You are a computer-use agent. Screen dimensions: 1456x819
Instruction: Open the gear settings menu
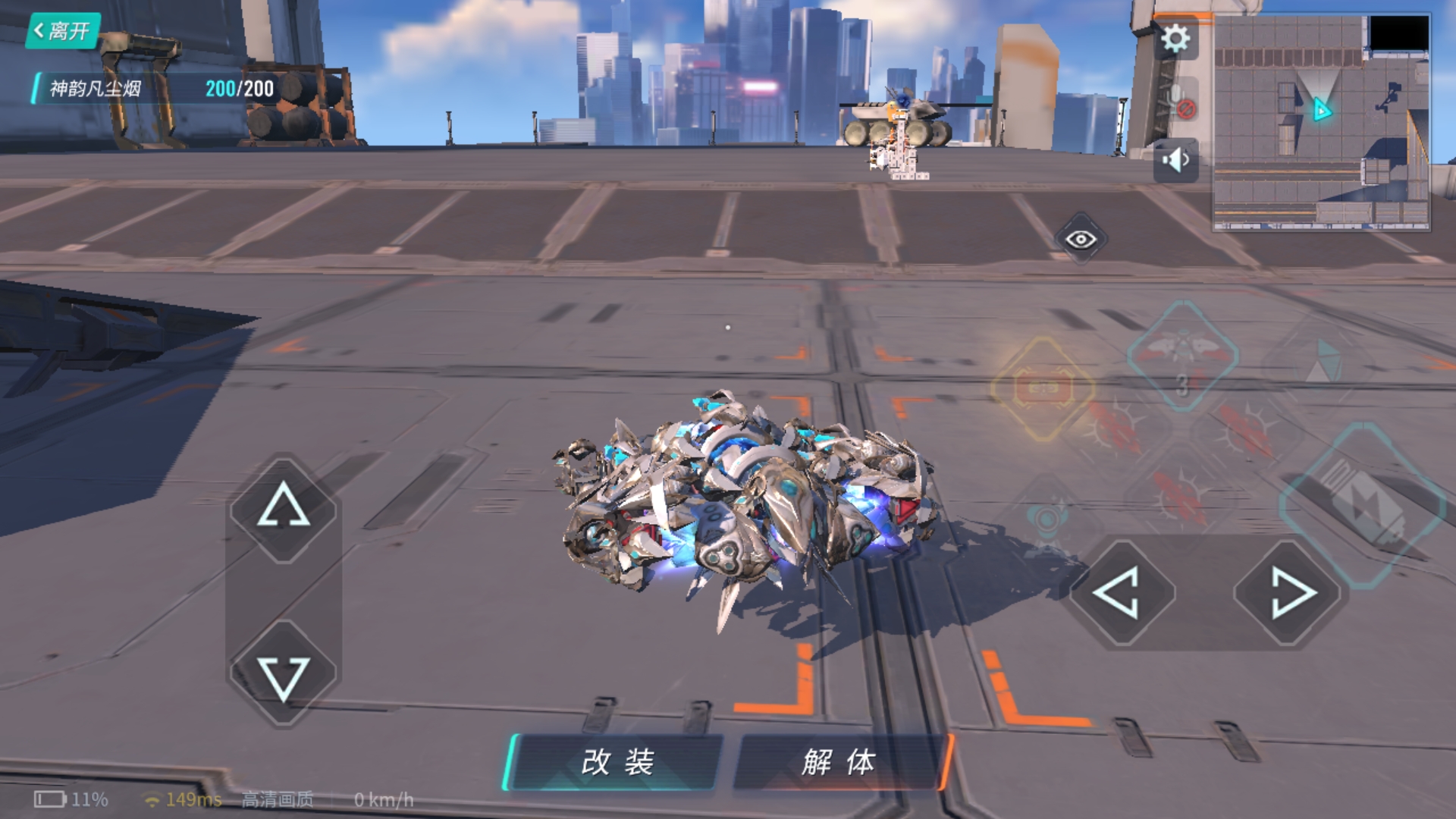coord(1175,38)
